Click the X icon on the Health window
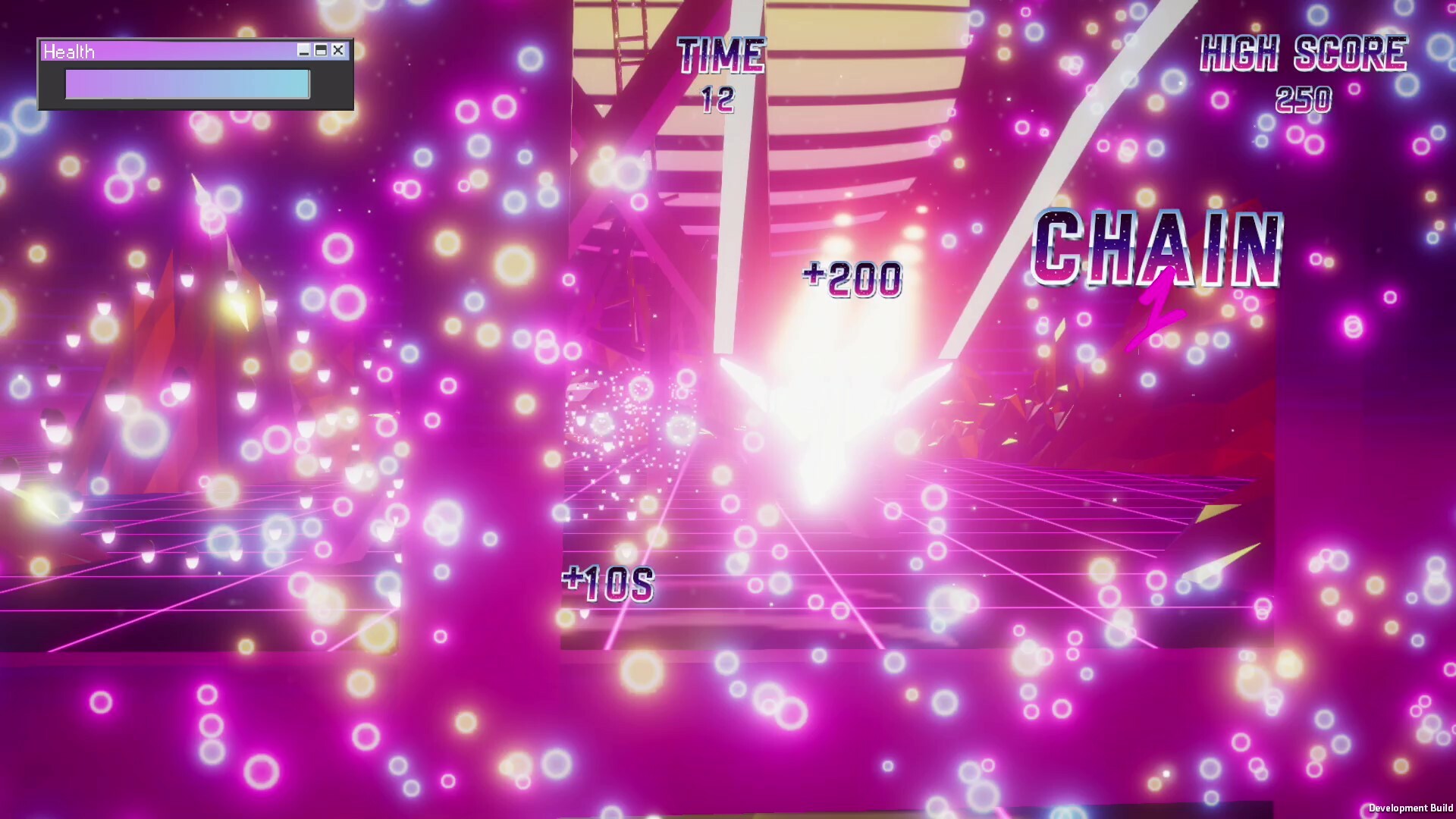The image size is (1456, 819). [x=337, y=52]
